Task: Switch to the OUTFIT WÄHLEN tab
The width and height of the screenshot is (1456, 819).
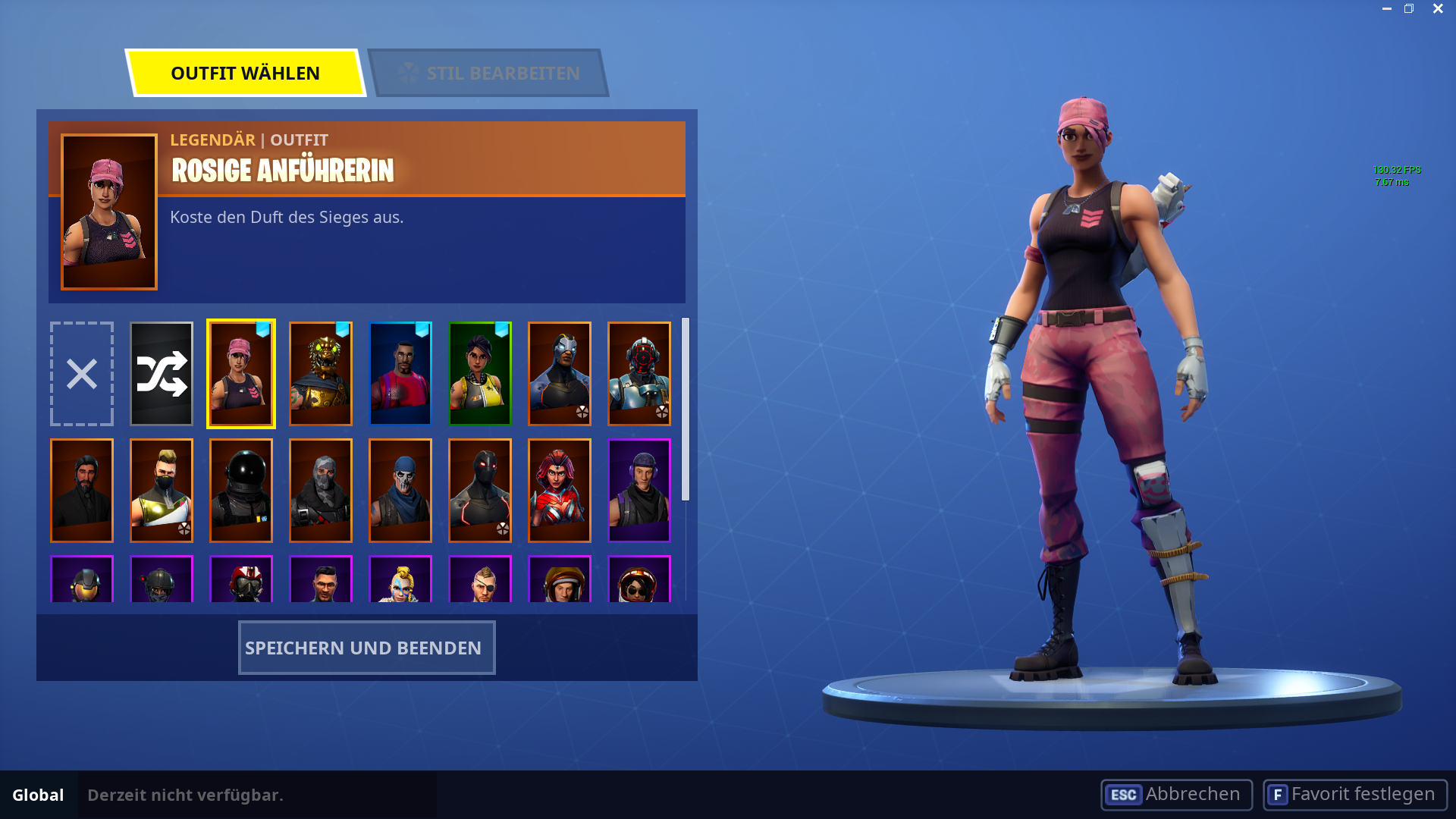Action: (245, 73)
